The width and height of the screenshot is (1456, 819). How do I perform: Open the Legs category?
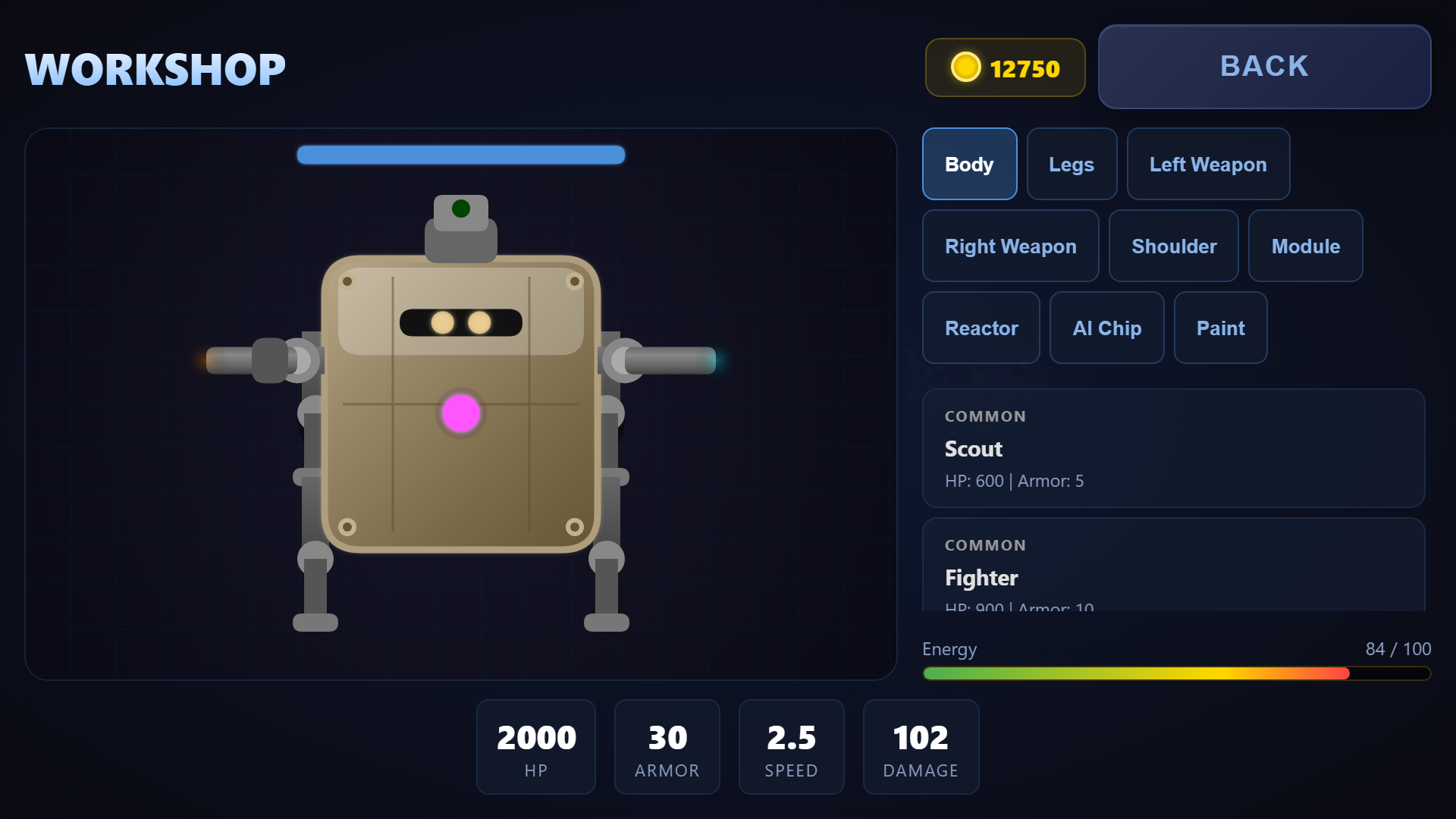(x=1072, y=164)
